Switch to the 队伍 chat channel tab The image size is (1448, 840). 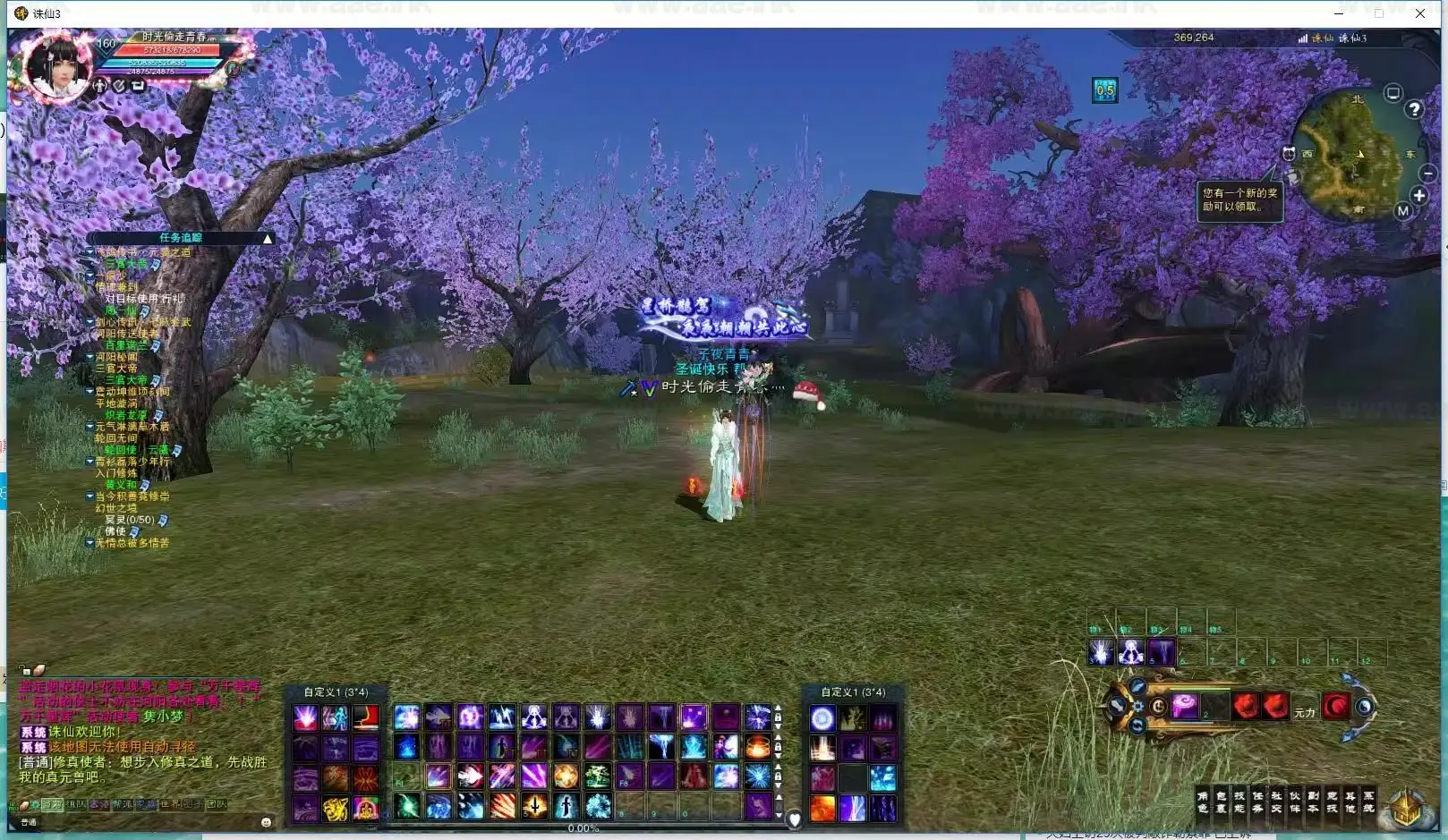pyautogui.click(x=75, y=803)
